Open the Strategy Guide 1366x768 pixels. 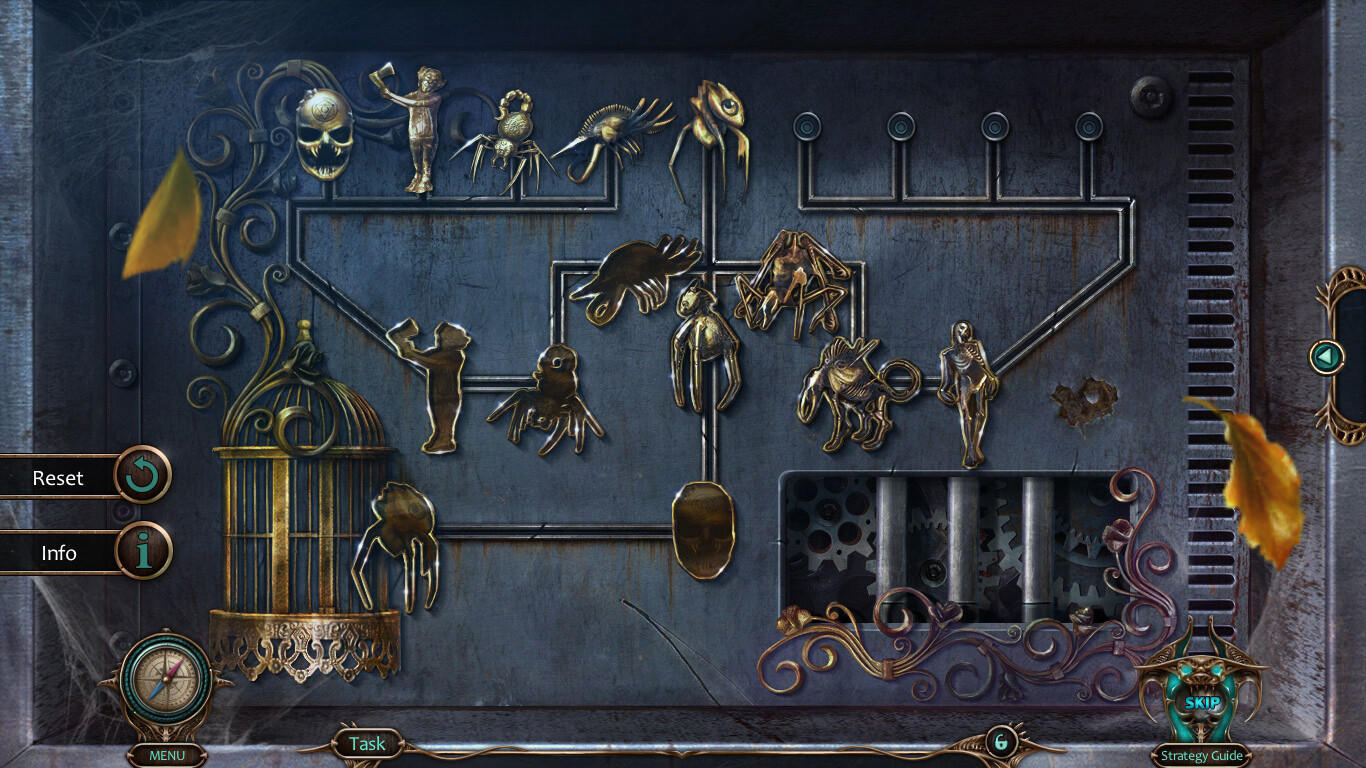(x=1201, y=756)
